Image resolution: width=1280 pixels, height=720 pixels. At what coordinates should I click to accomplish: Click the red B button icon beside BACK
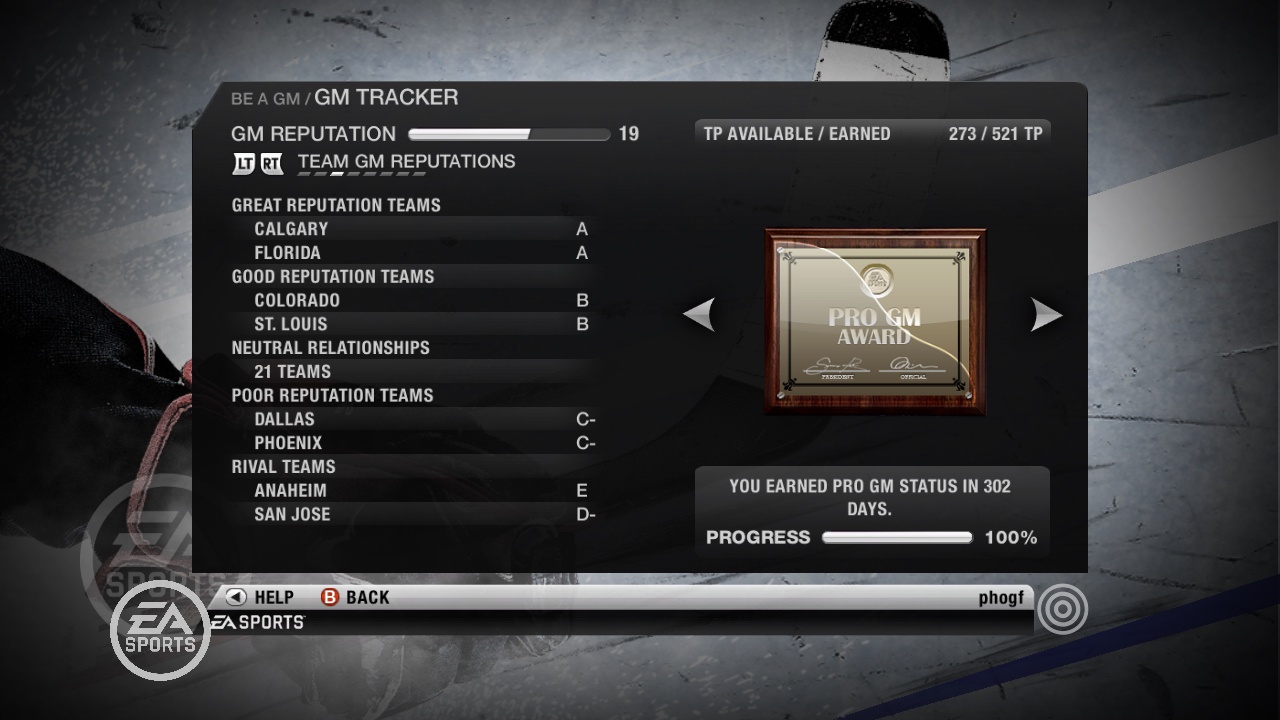pyautogui.click(x=330, y=597)
